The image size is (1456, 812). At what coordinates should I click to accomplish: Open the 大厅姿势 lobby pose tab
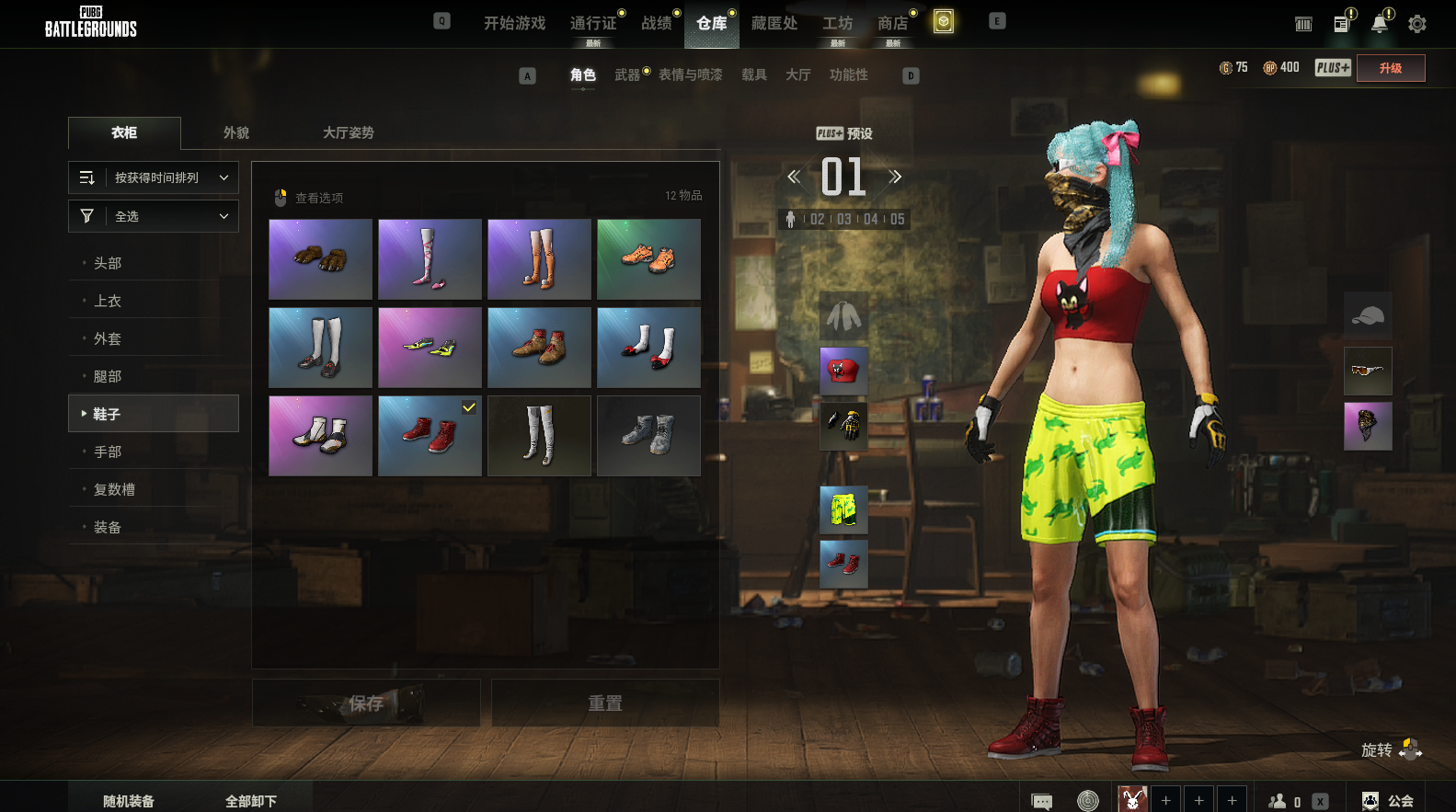point(348,132)
